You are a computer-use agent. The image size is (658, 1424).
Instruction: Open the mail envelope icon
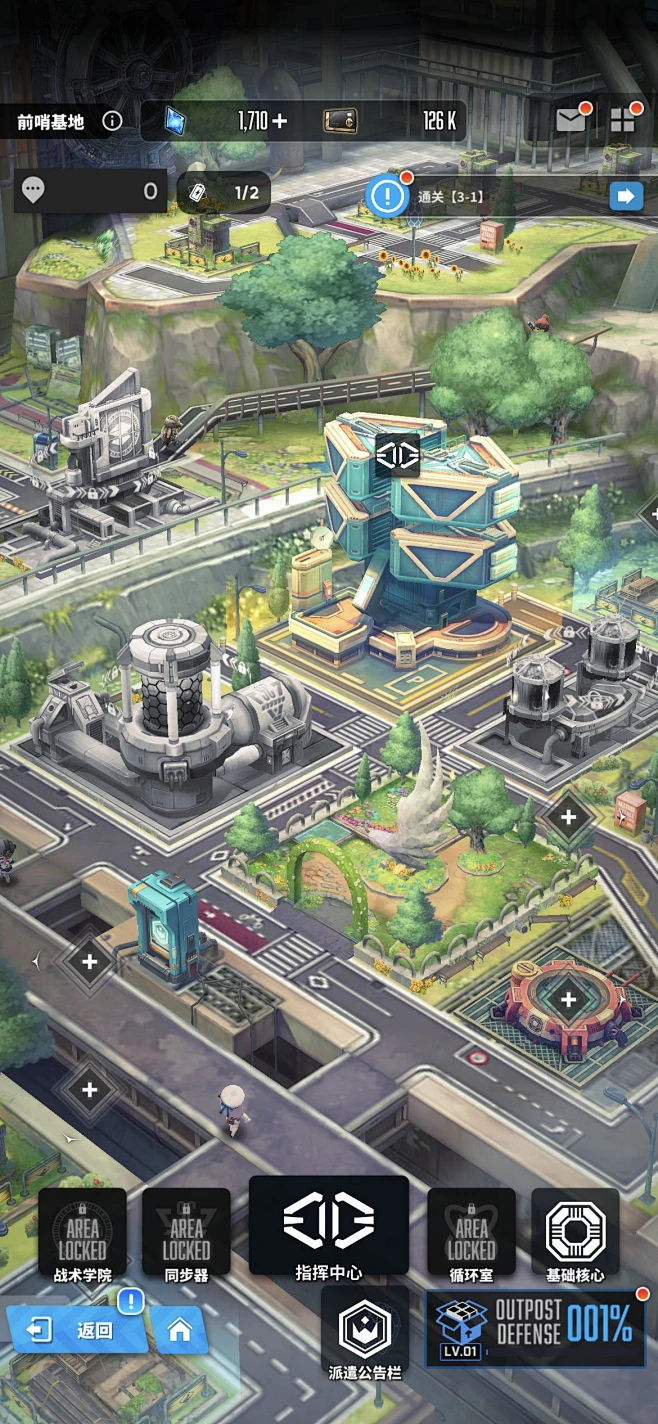tap(571, 121)
